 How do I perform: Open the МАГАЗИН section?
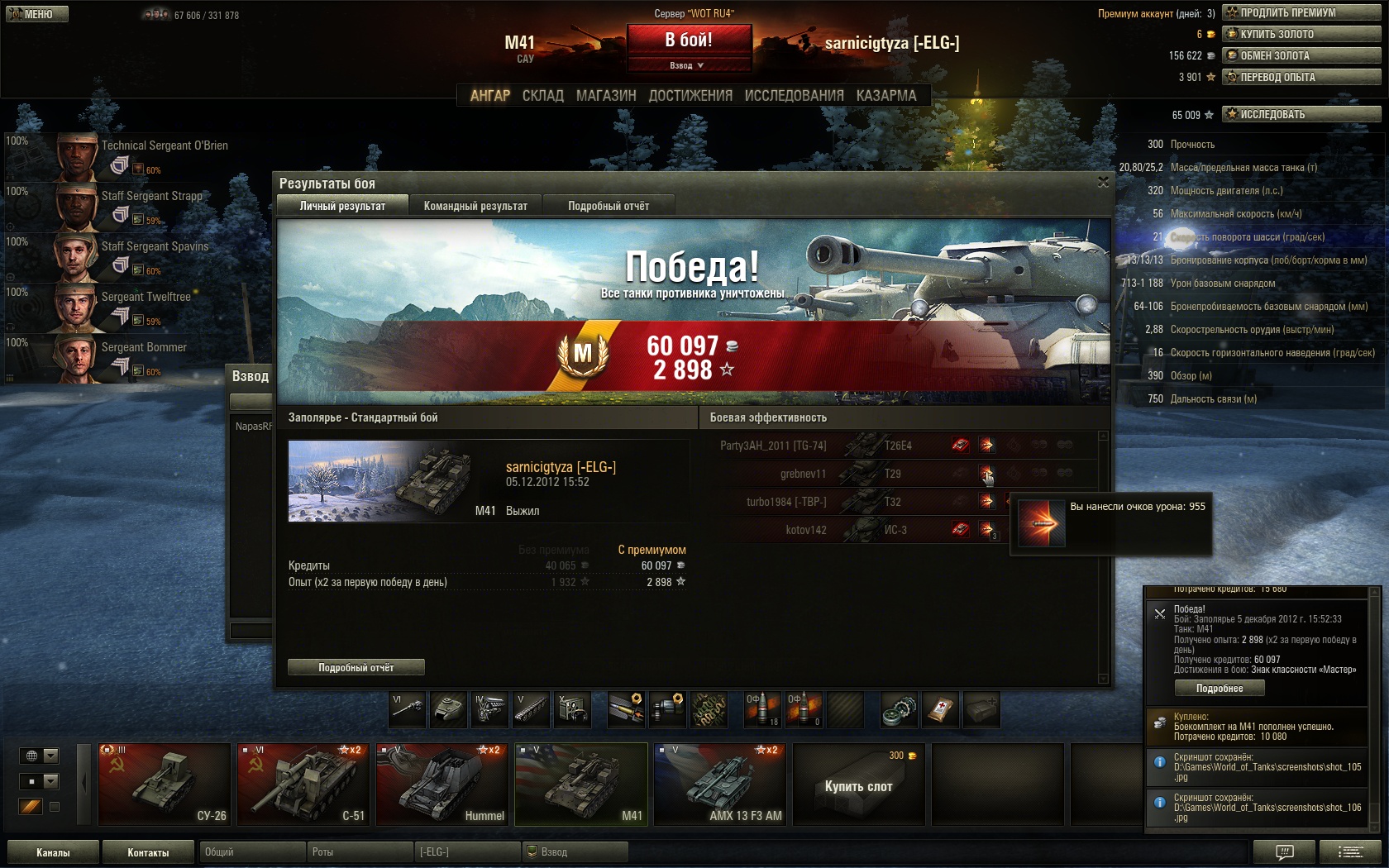606,96
